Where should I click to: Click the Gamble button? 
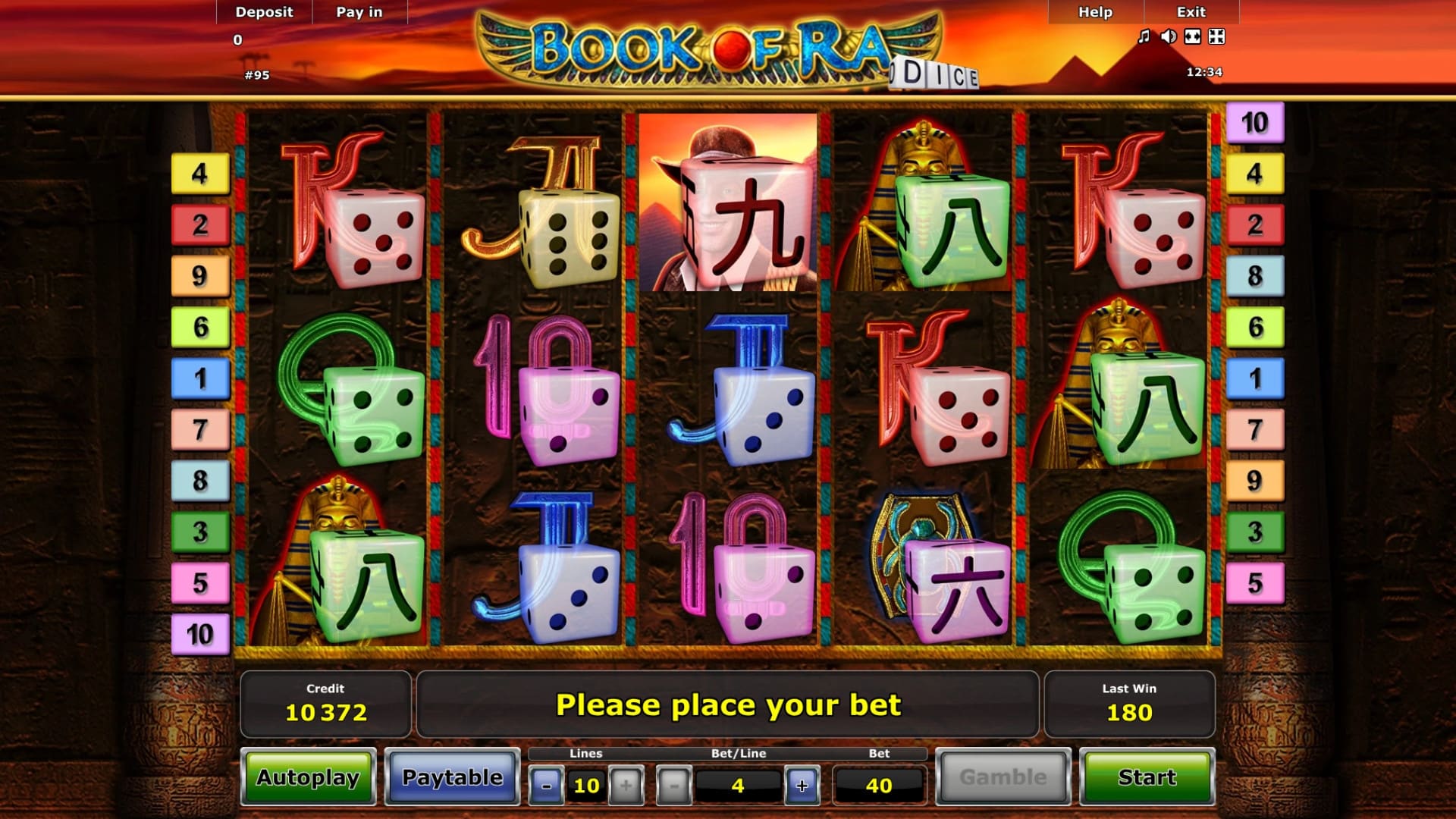coord(1003,777)
